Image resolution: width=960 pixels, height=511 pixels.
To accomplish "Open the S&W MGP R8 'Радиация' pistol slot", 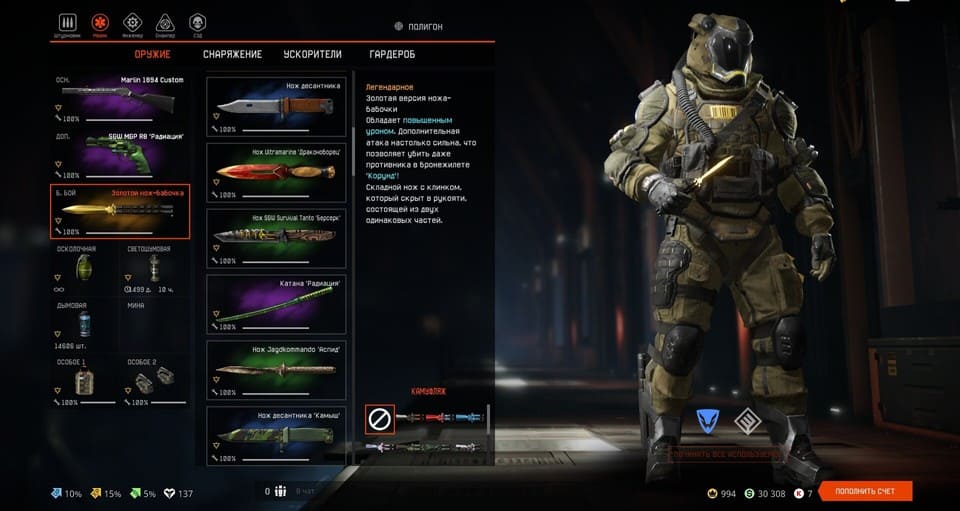I will click(x=119, y=156).
